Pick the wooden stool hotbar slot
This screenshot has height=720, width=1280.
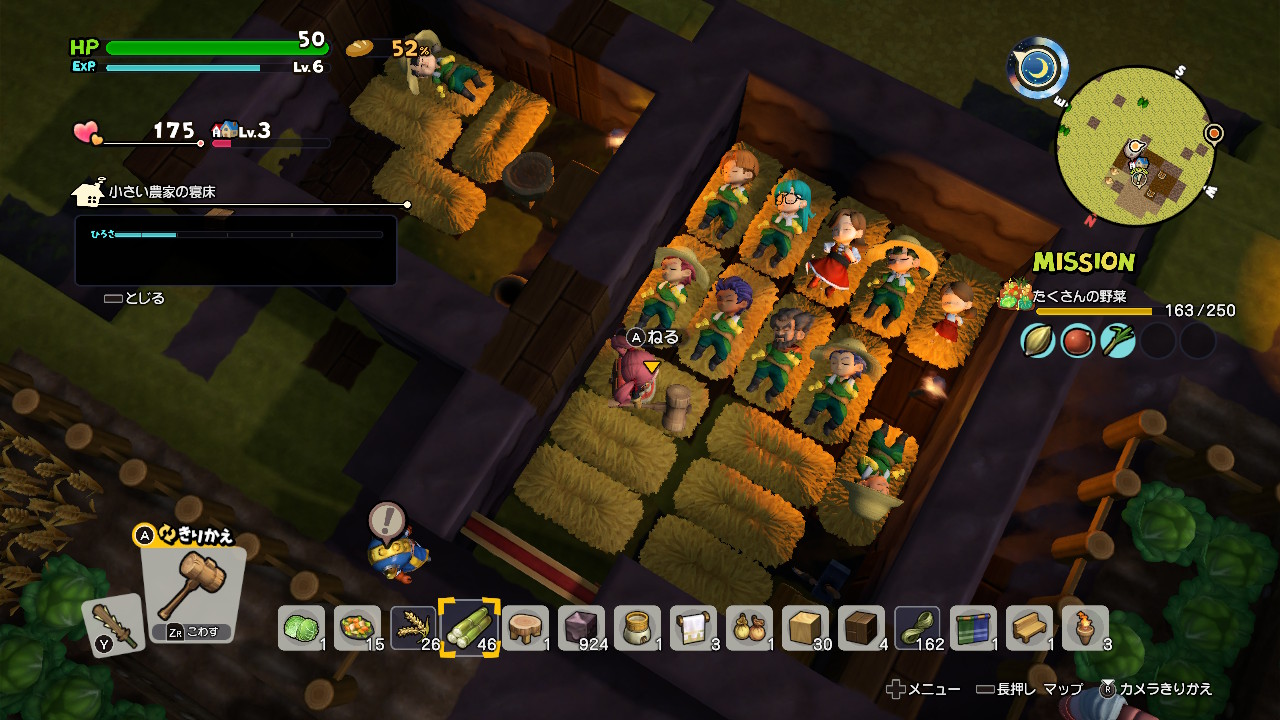tap(525, 628)
